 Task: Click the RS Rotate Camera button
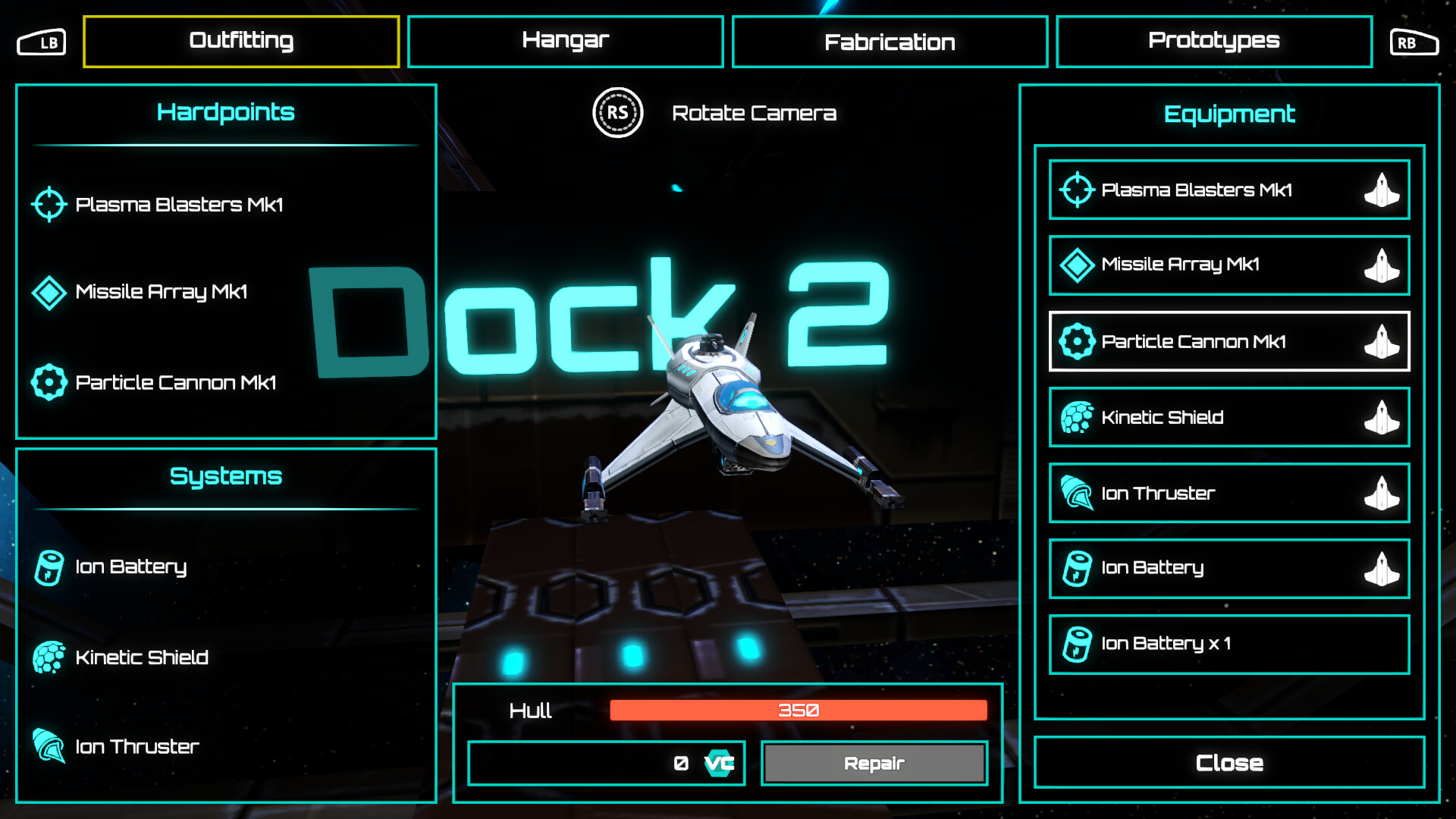[617, 112]
